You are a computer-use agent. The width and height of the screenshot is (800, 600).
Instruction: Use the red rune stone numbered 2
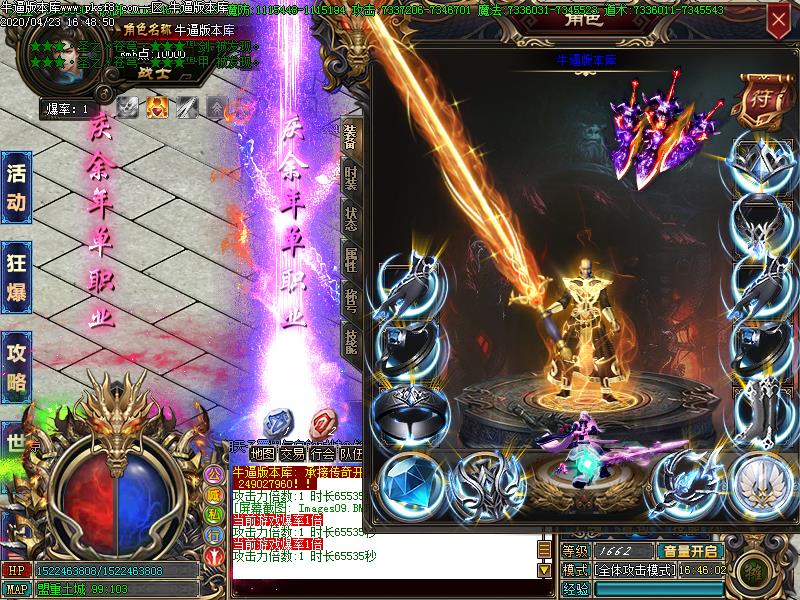(x=322, y=421)
